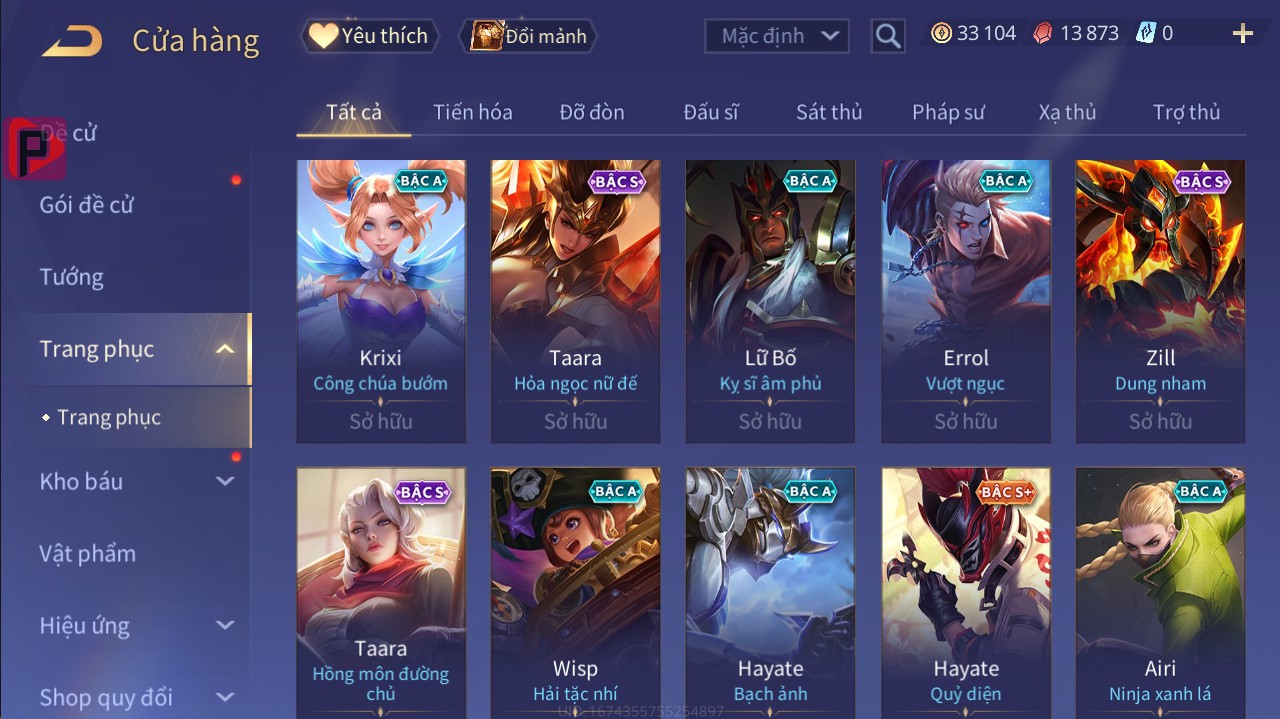Open the Tướng heroes menu
1280x719 pixels.
72,277
